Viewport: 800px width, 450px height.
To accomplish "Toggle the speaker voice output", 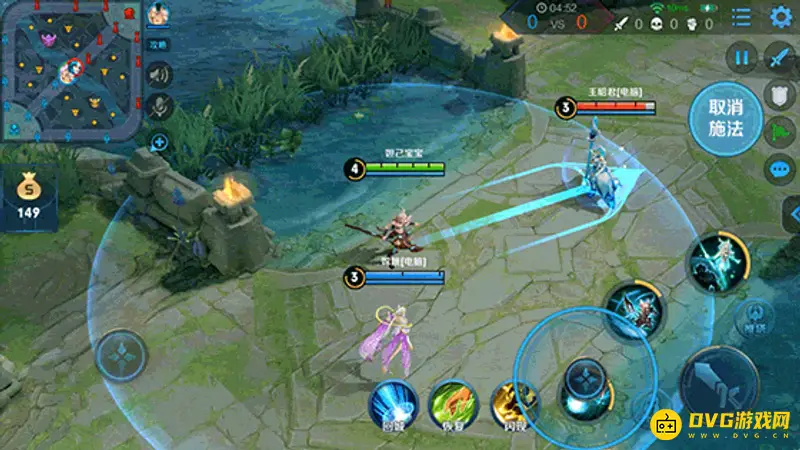I will (x=159, y=74).
